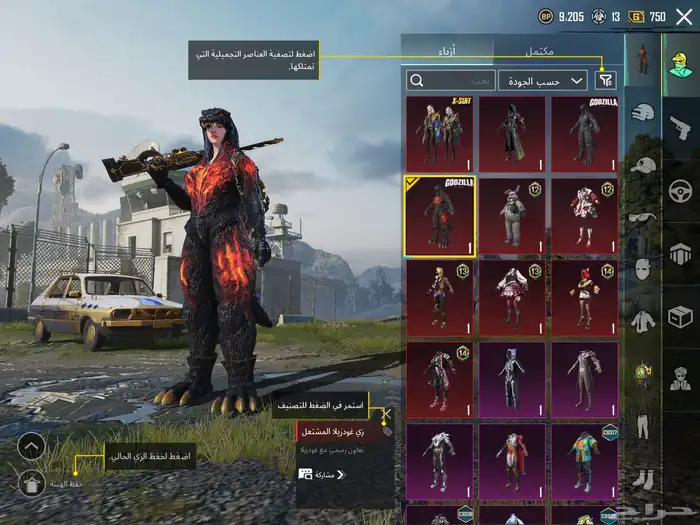
Task: Select the glasses category
Action: (642, 216)
